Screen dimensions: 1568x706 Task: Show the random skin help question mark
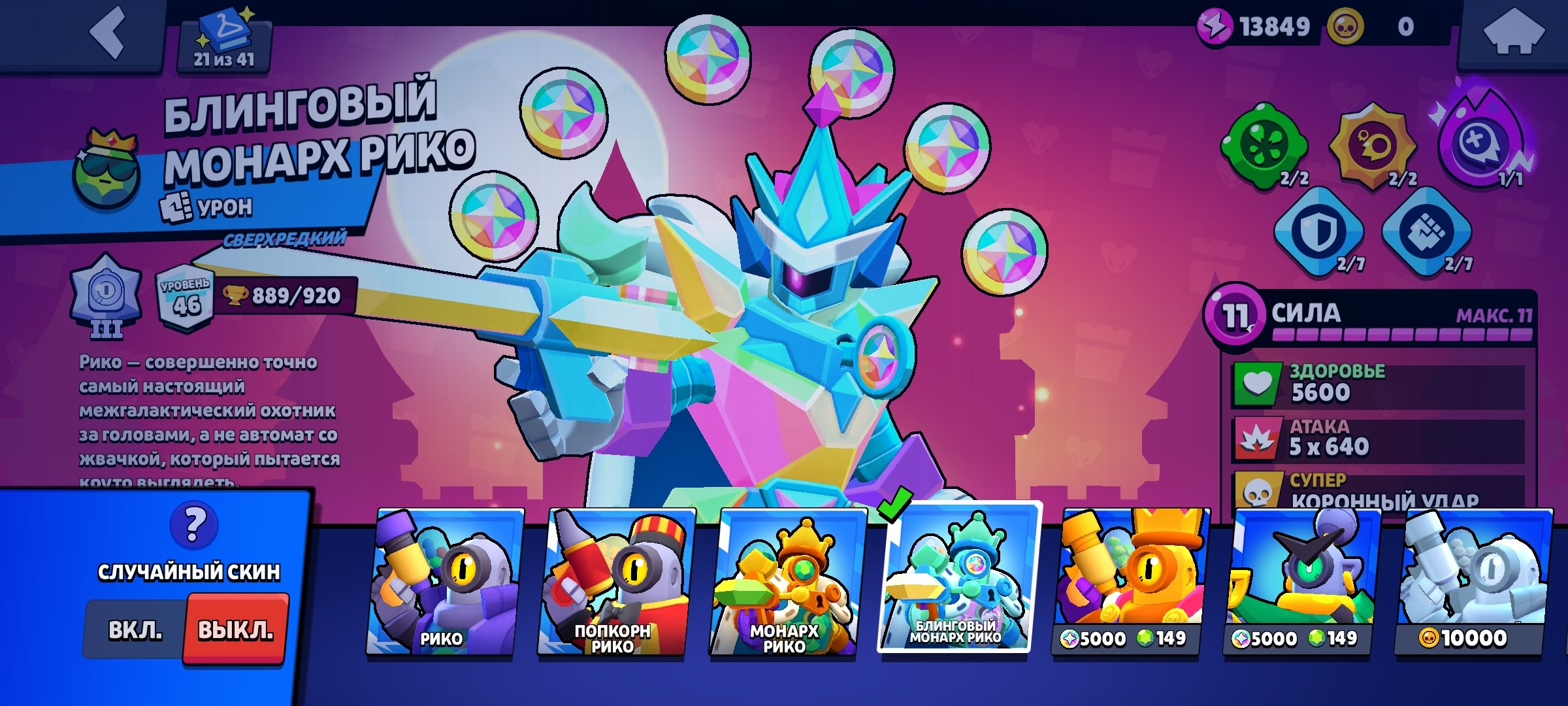193,525
